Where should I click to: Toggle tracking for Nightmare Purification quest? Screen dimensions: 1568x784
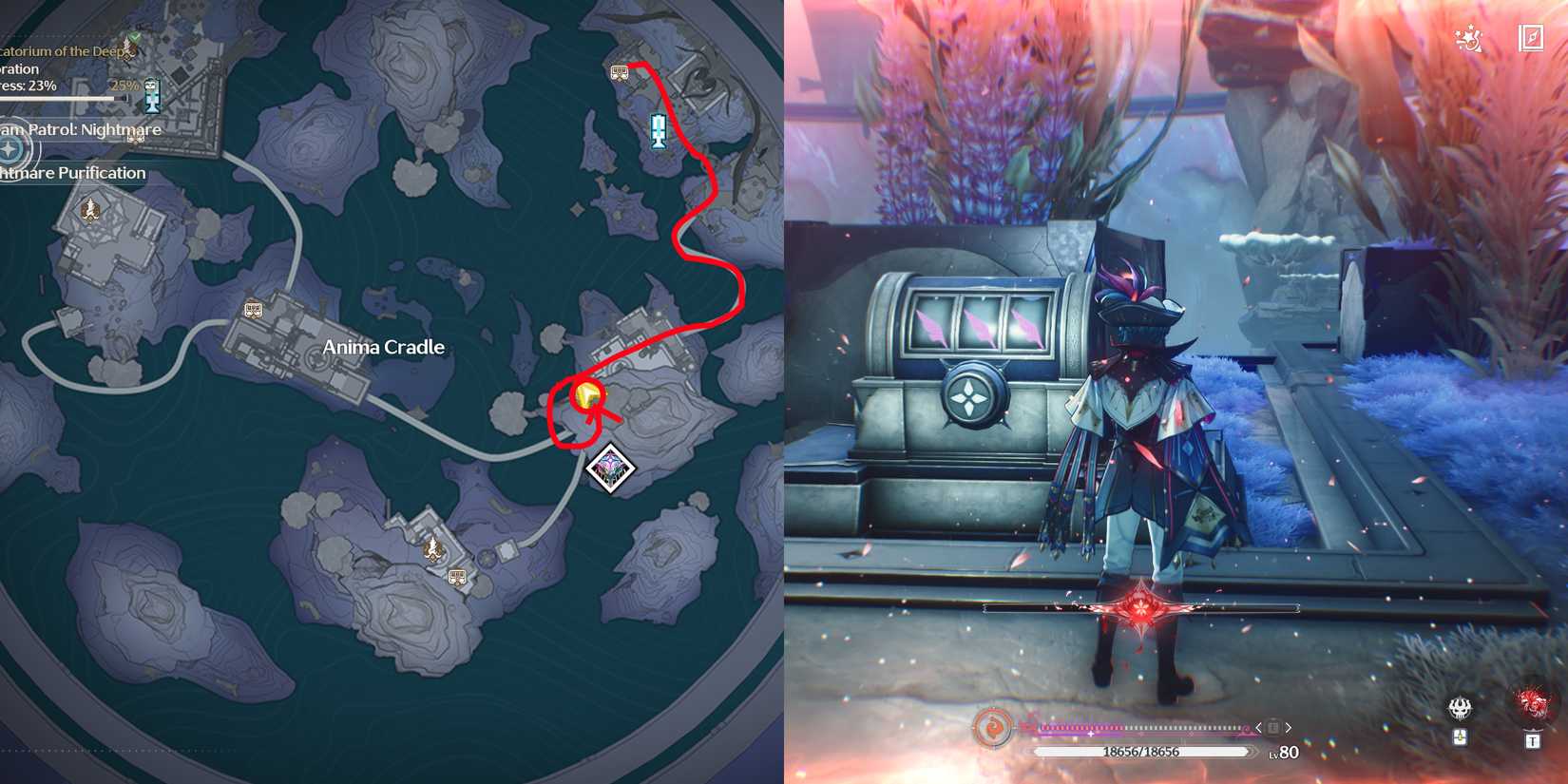pyautogui.click(x=73, y=173)
